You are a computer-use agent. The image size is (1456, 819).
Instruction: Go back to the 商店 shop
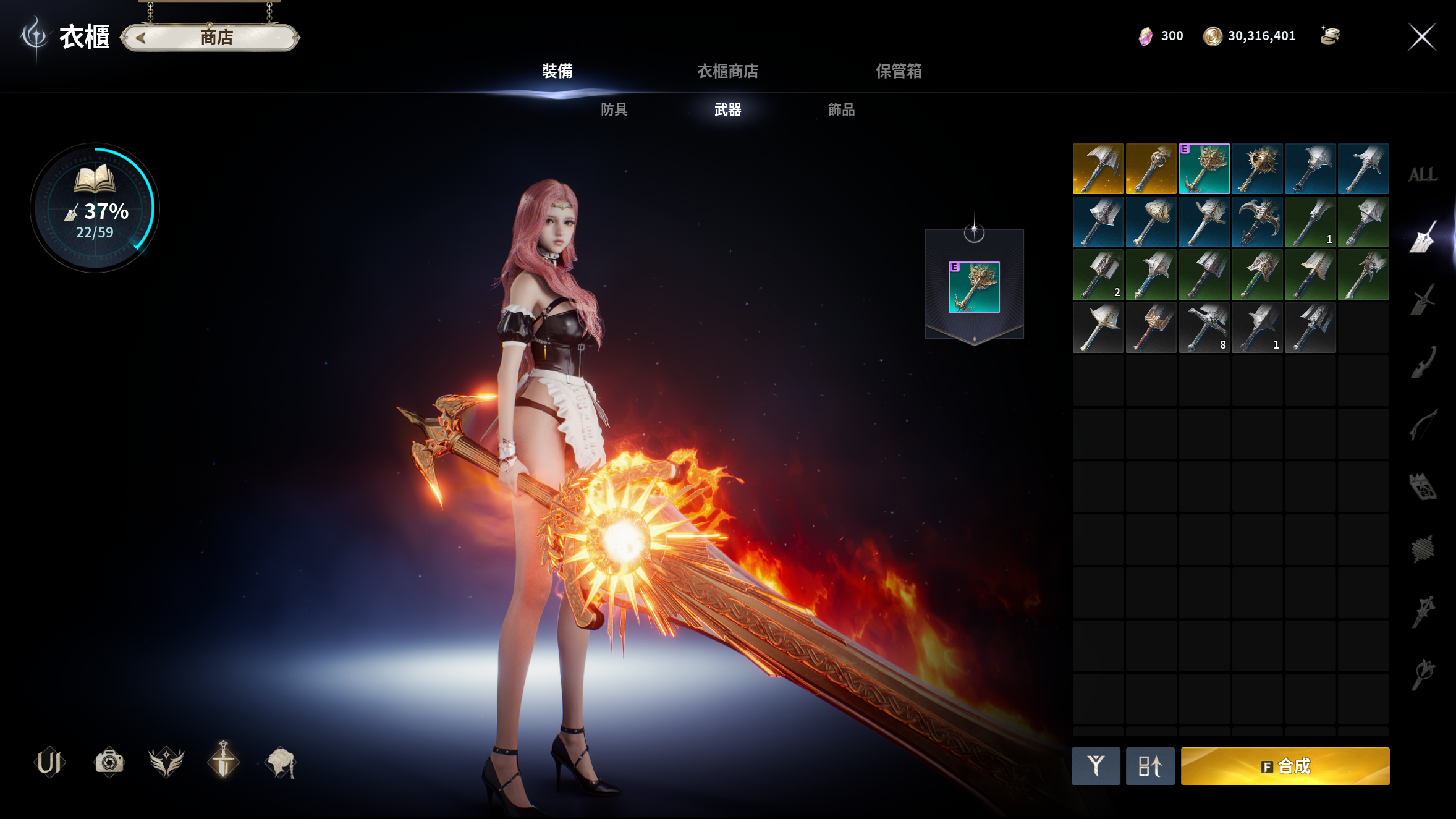tap(210, 38)
